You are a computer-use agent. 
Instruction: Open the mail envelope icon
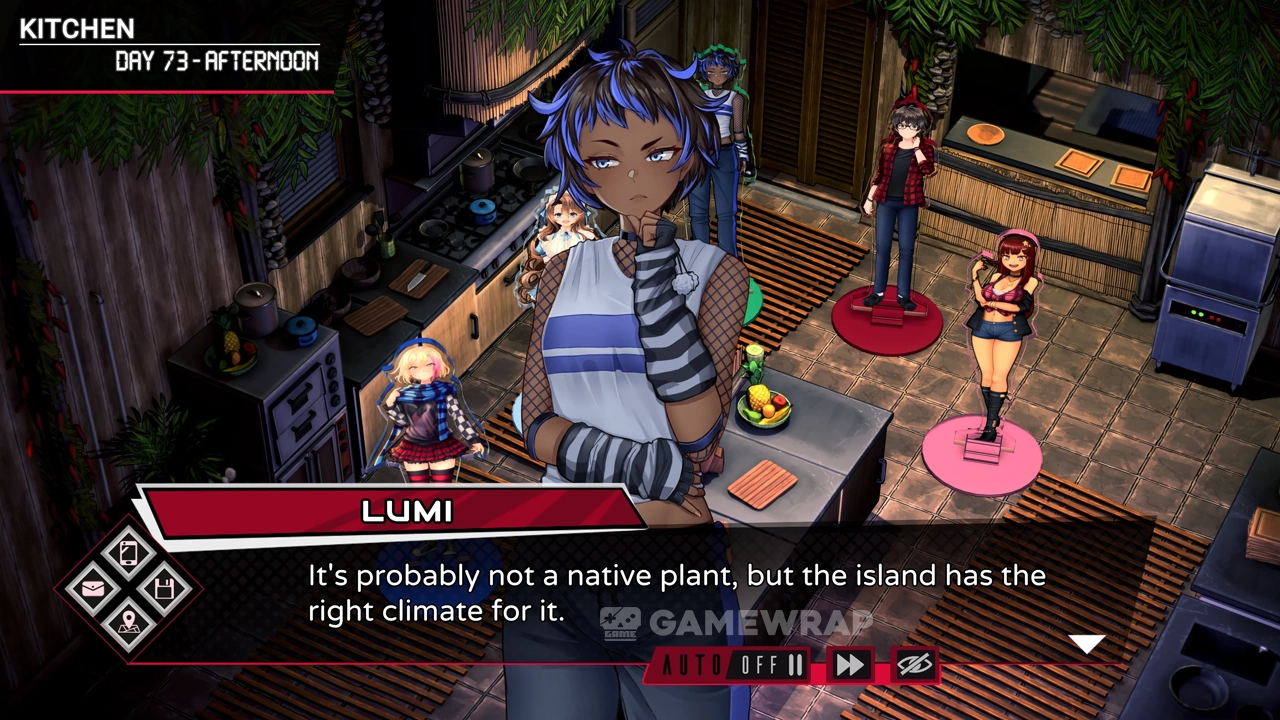[93, 589]
